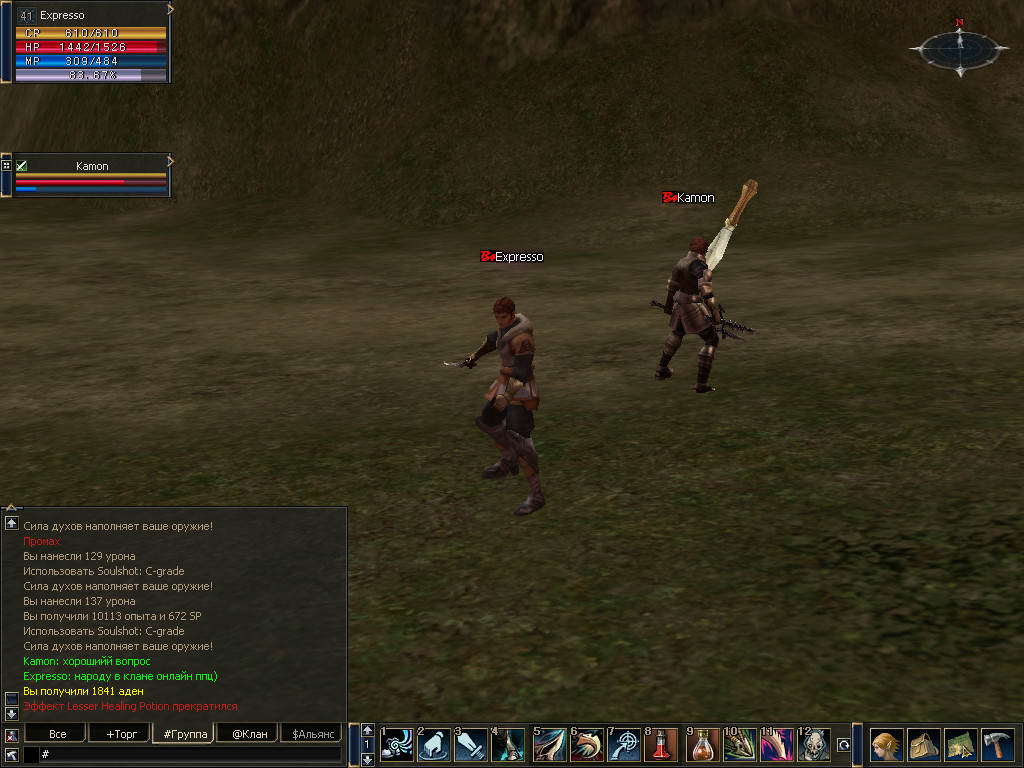Open the character status menu with the face icon
The image size is (1024, 768).
[x=885, y=745]
